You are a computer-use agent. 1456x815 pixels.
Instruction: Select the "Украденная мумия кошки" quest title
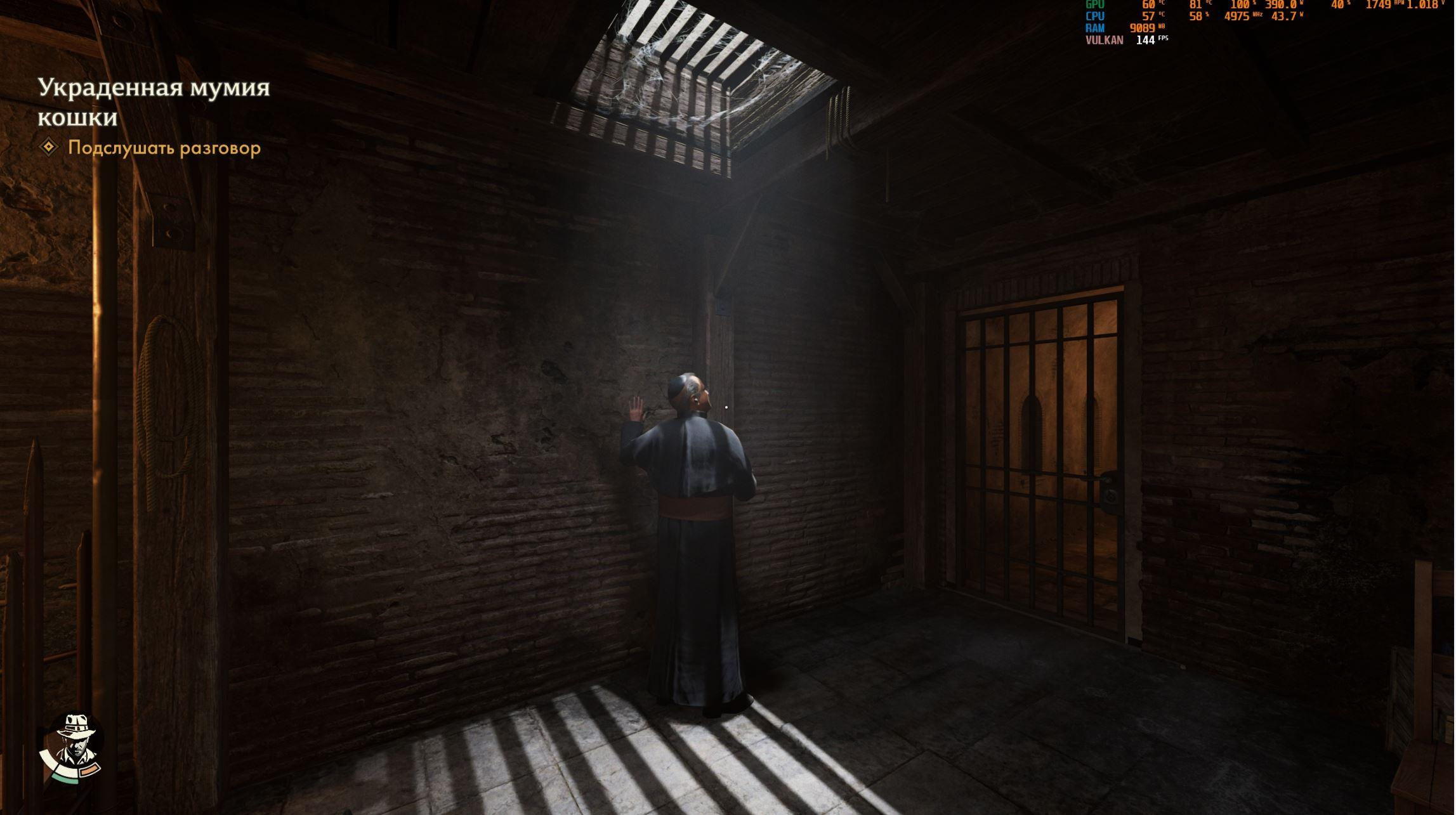pos(154,101)
